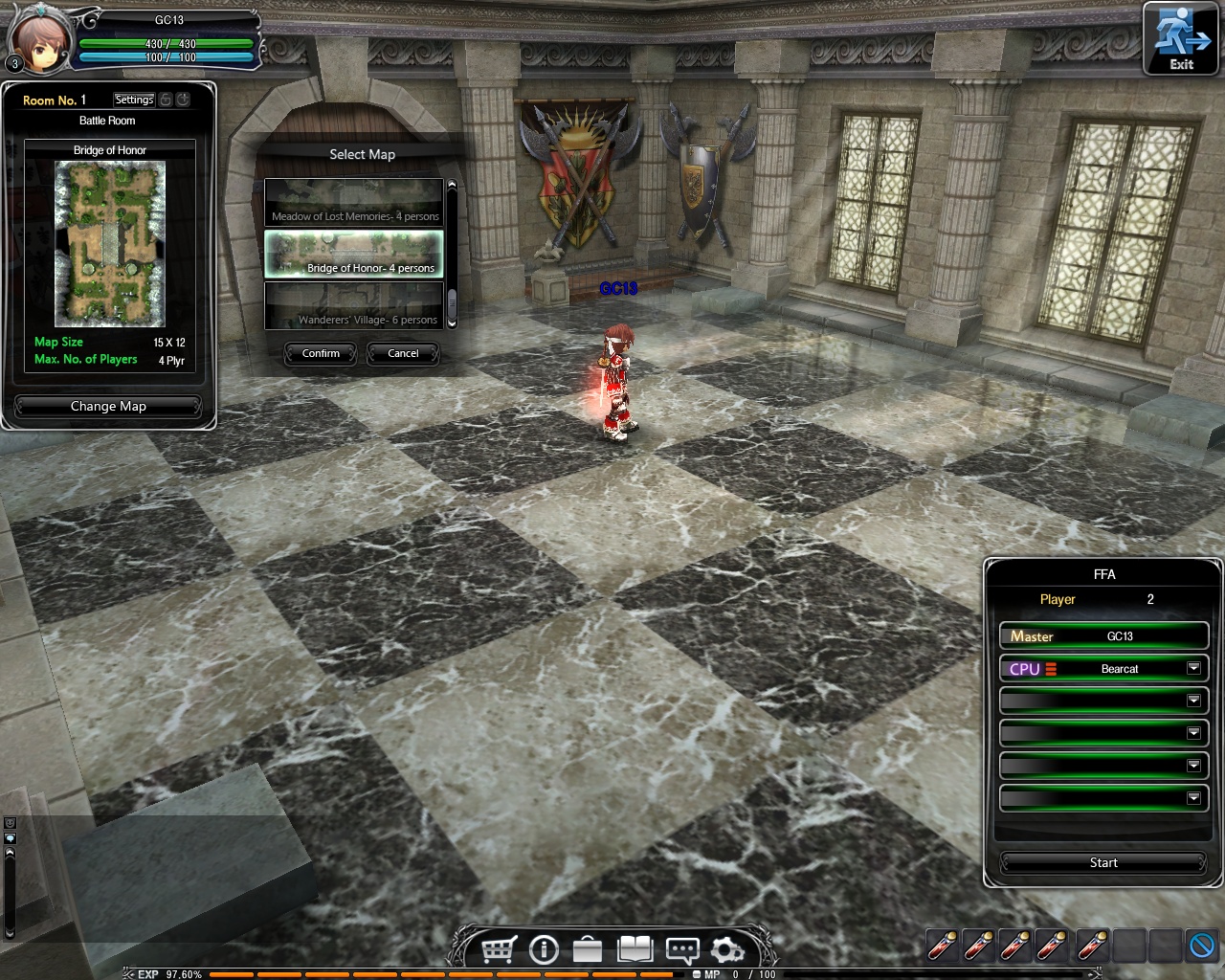Select the Meadow of Lost Memories map
This screenshot has height=980, width=1225.
pos(354,203)
